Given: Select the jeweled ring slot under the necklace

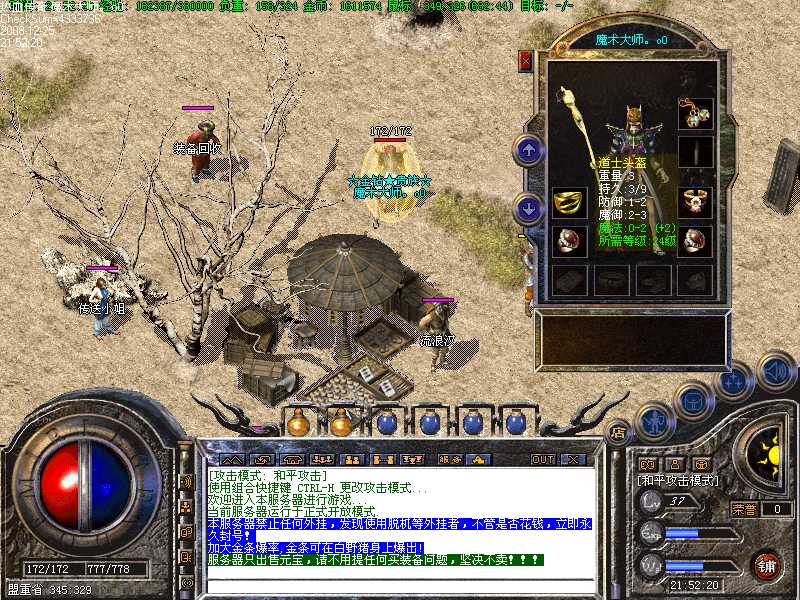Looking at the screenshot, I should pyautogui.click(x=695, y=201).
